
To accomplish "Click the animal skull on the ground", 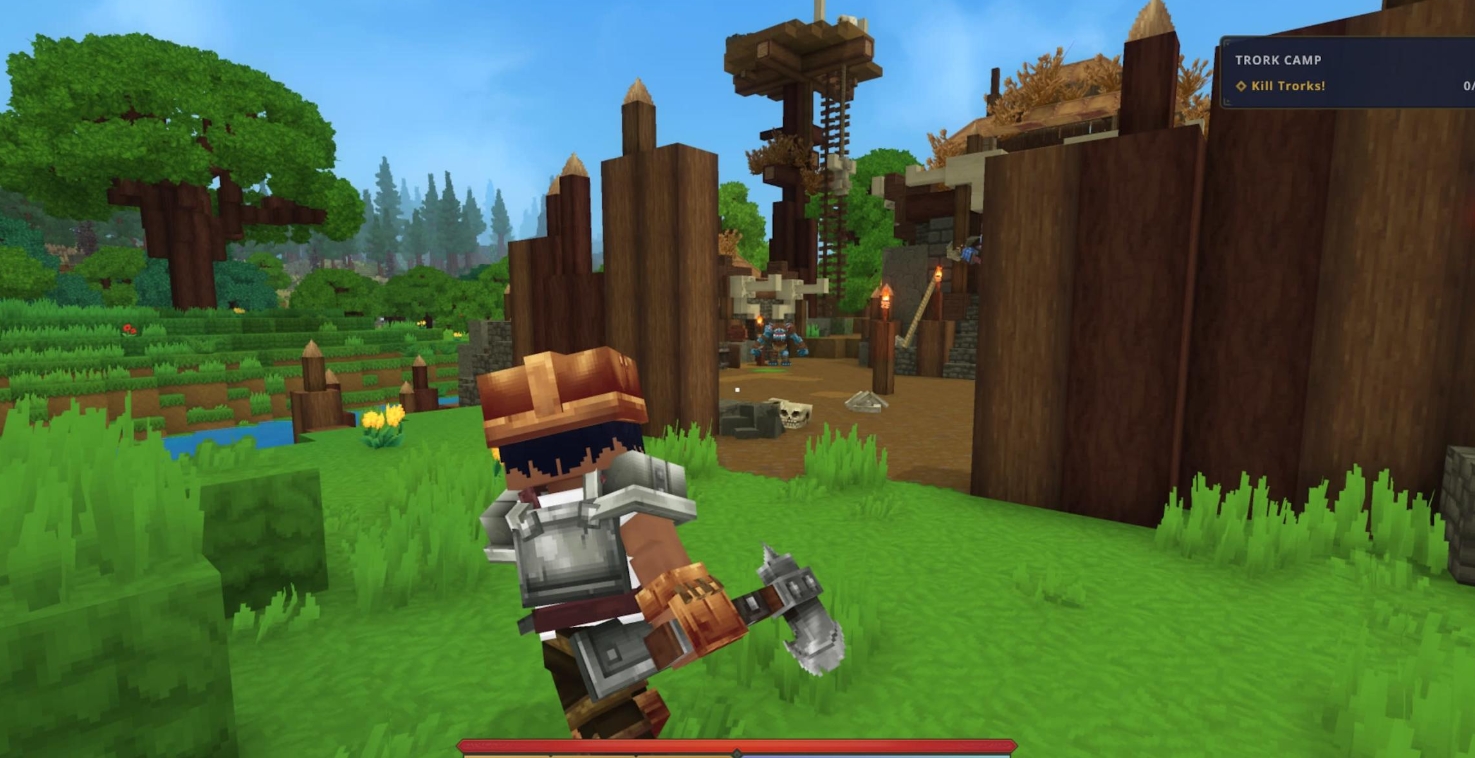I will pos(794,416).
